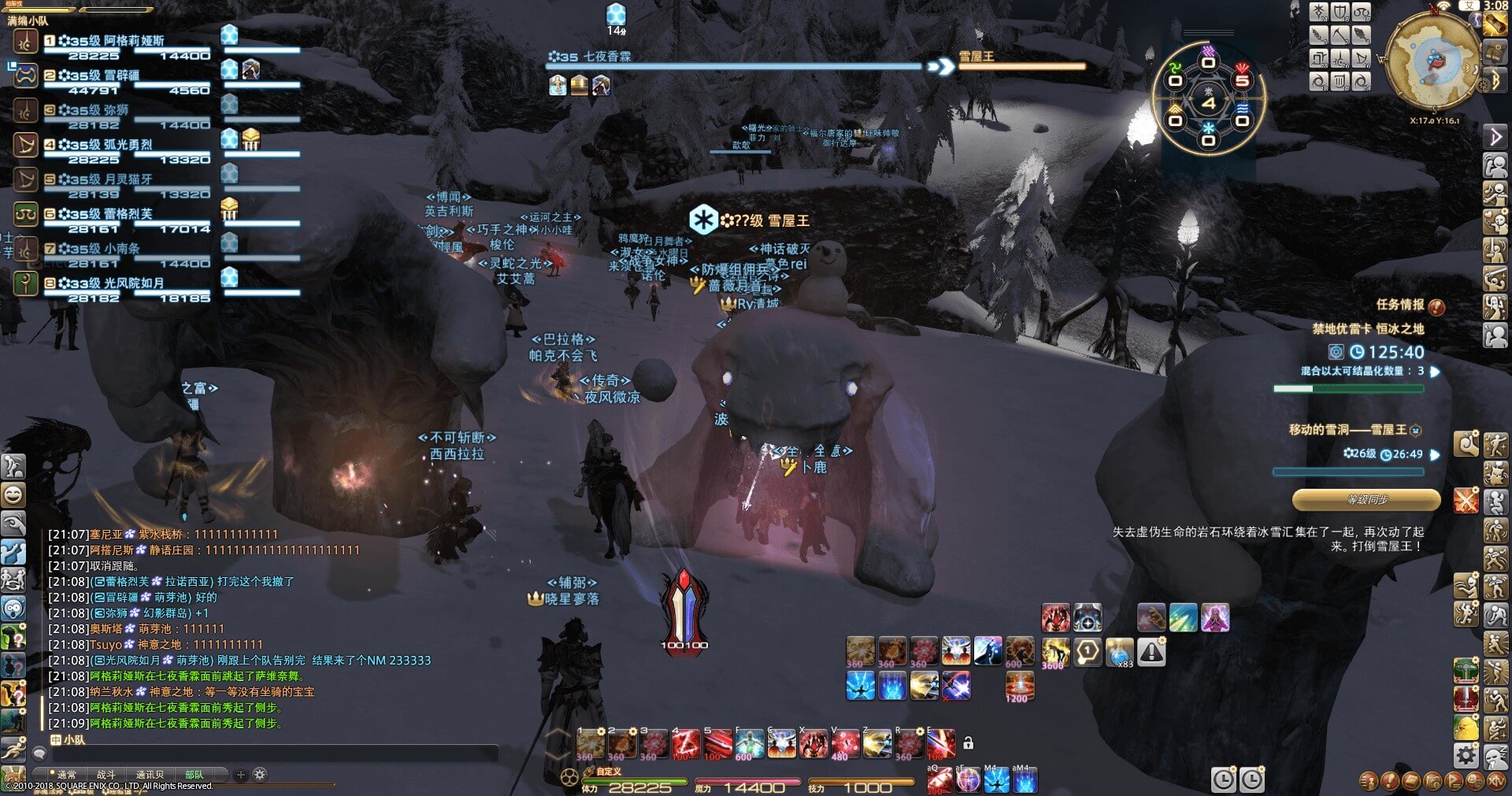Click the 等级同步 level sync button
The width and height of the screenshot is (1512, 796).
coord(1366,500)
